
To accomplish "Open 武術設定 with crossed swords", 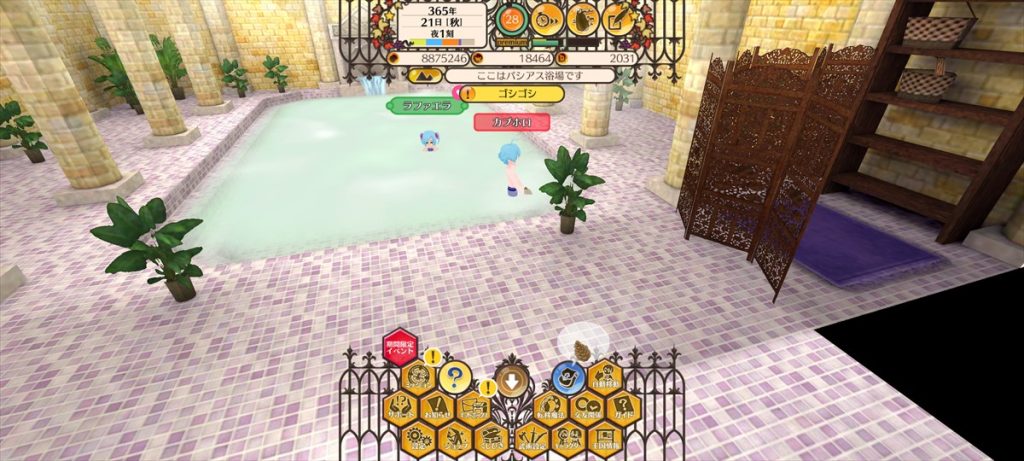I will [530, 437].
